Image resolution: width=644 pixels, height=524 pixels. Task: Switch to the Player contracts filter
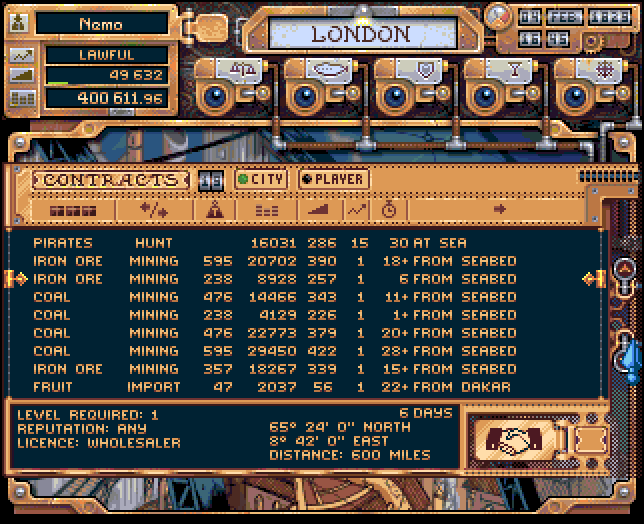pyautogui.click(x=332, y=179)
